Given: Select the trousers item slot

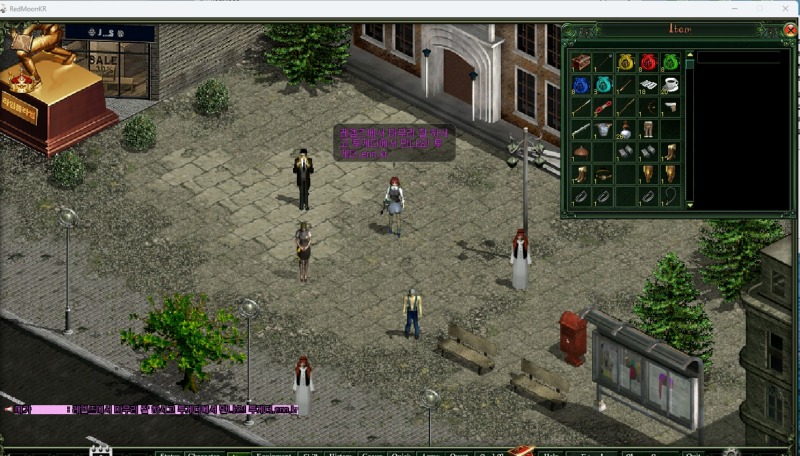Looking at the screenshot, I should coord(648,130).
